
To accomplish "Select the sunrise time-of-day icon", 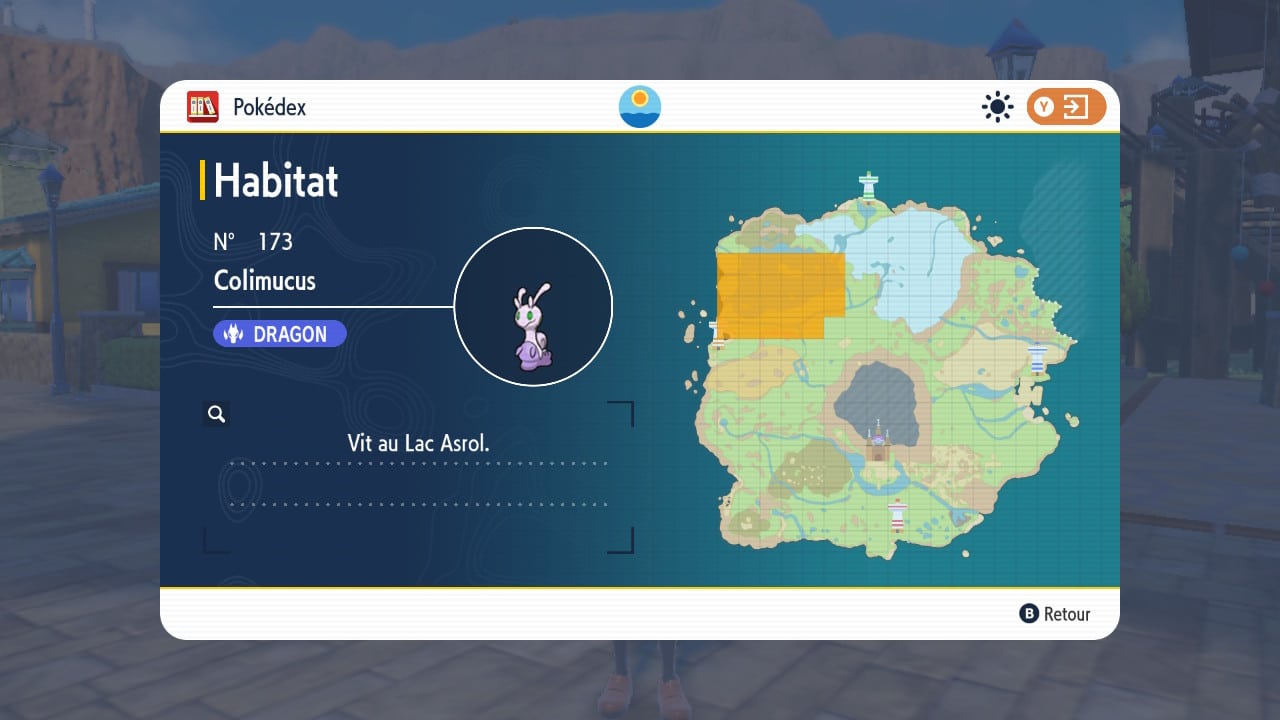I will point(640,107).
